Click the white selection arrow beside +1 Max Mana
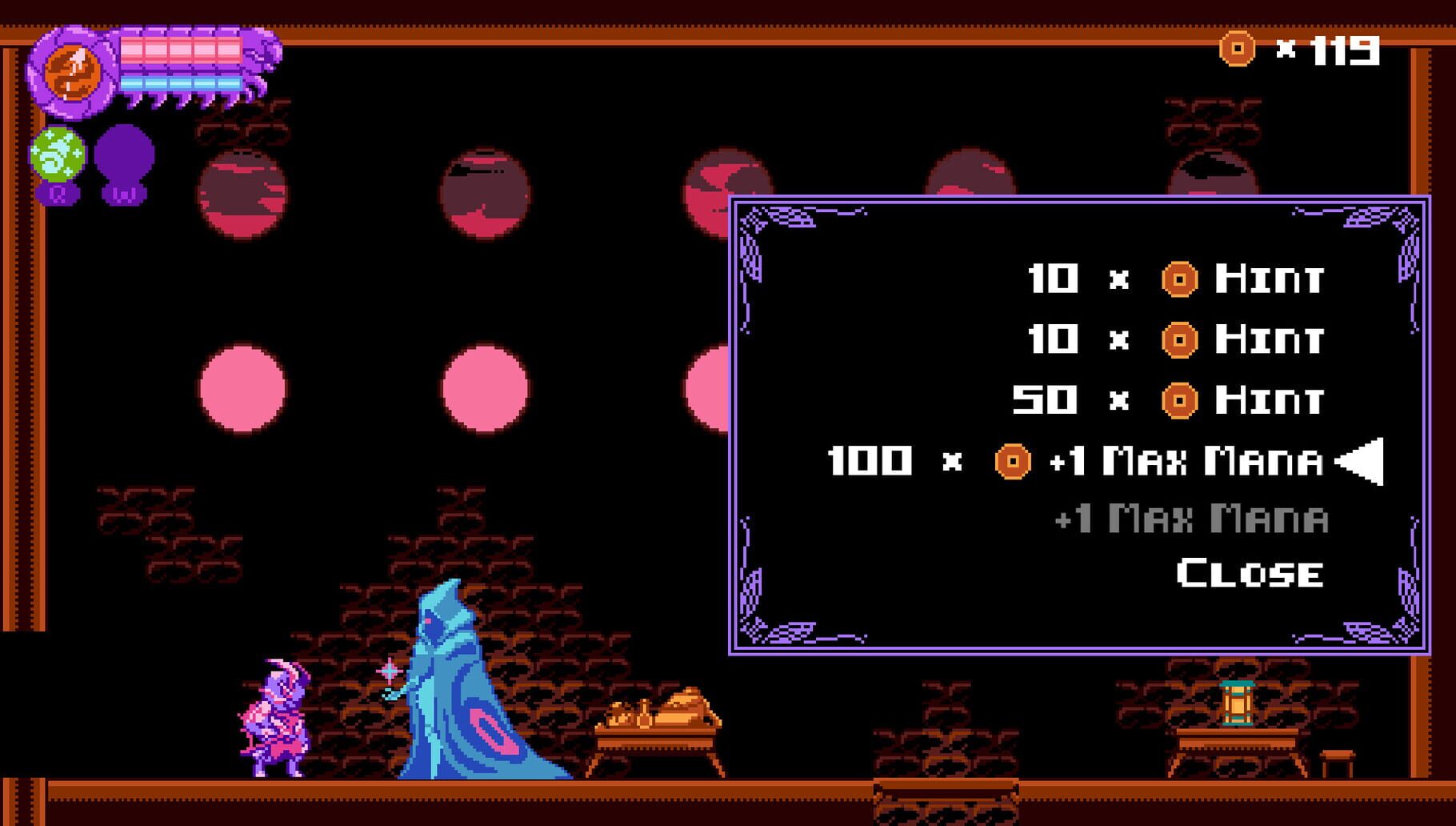The height and width of the screenshot is (826, 1456). click(x=1358, y=459)
